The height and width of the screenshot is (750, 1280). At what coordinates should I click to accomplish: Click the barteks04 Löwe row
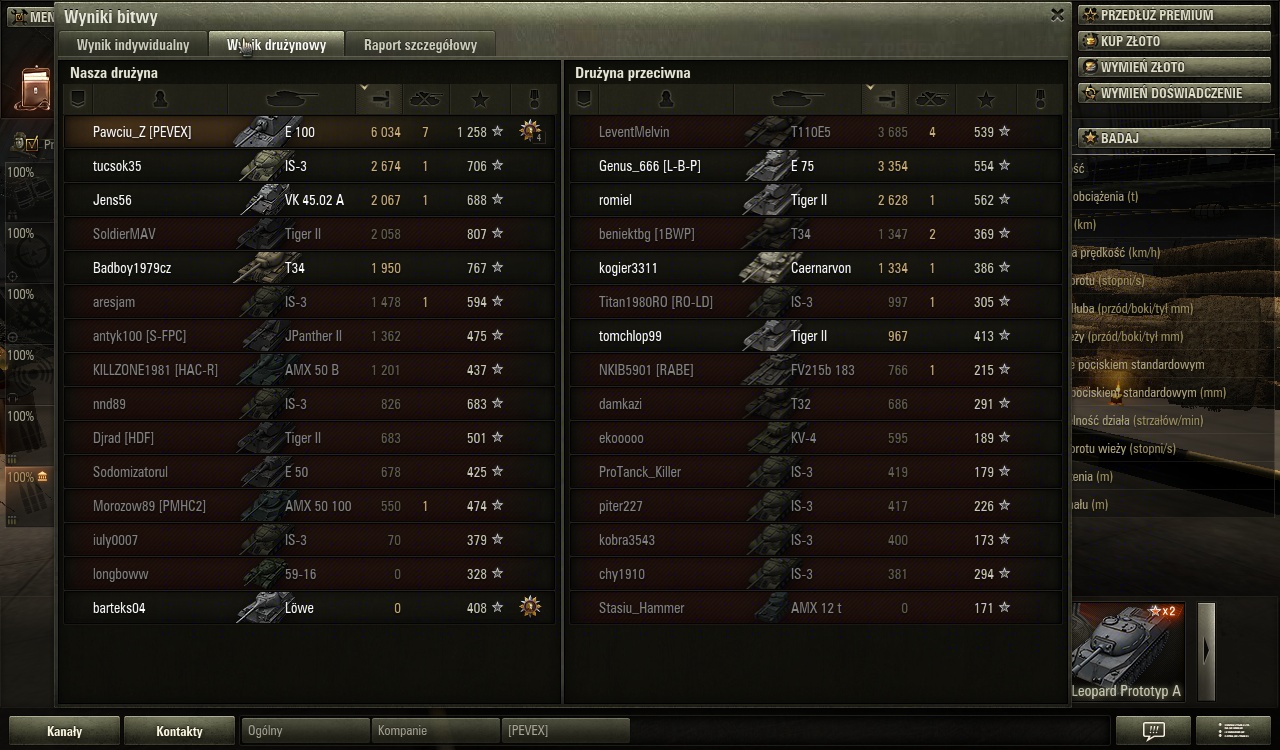point(310,608)
